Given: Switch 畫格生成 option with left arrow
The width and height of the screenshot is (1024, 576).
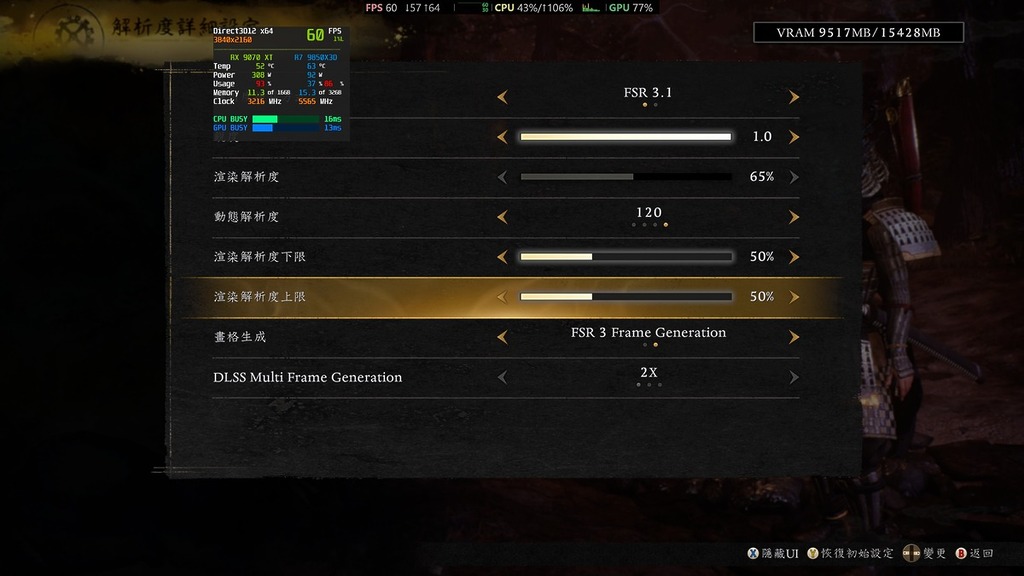Looking at the screenshot, I should [x=502, y=337].
